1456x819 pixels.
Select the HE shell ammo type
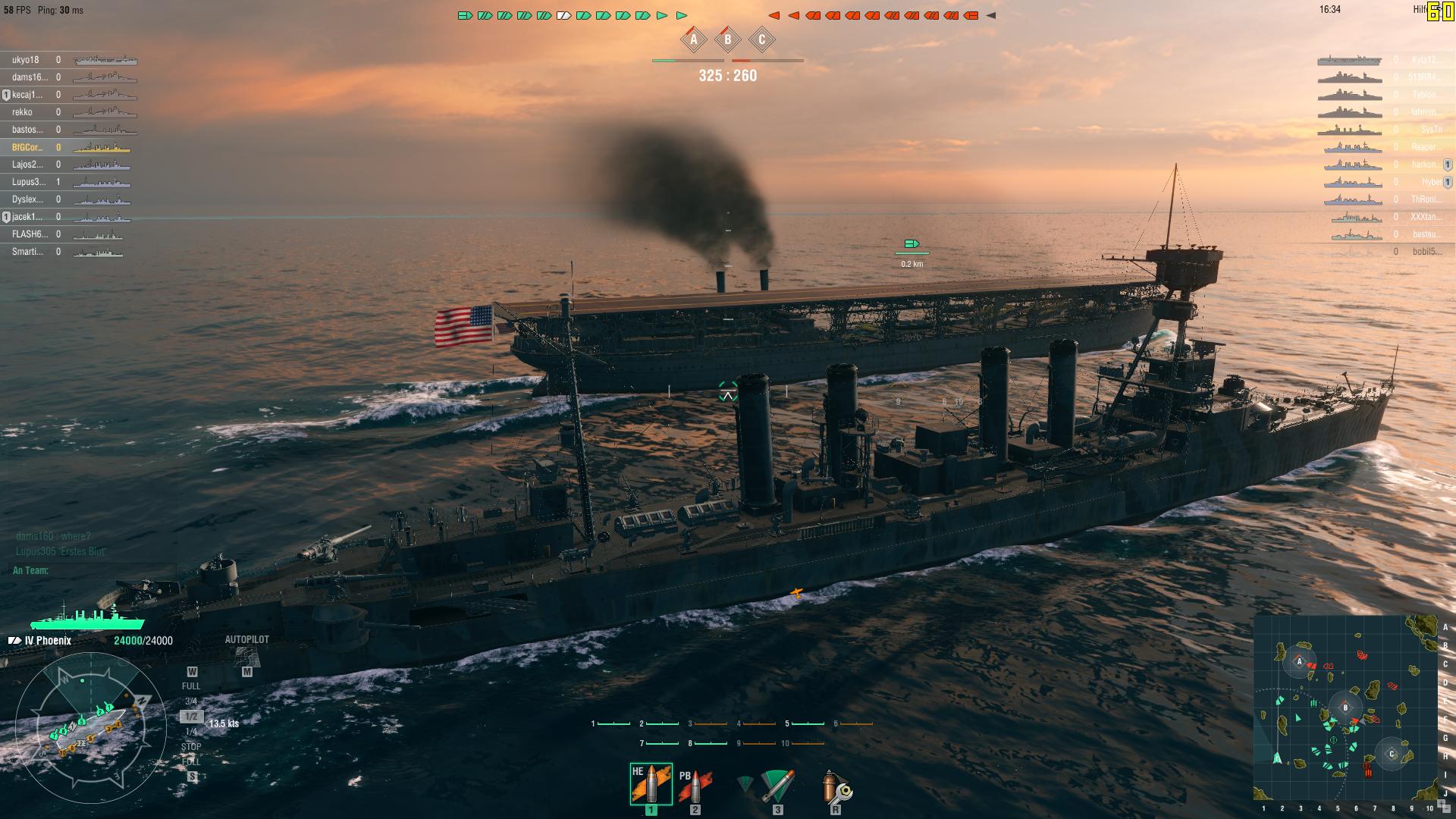coord(651,784)
